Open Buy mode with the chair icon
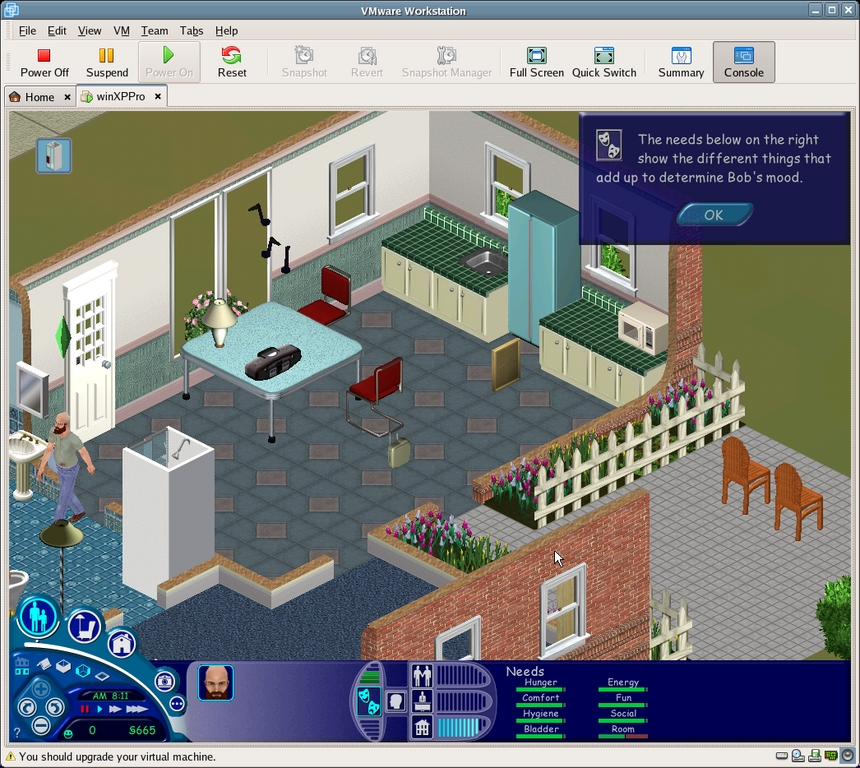Screen dimensions: 860x768 click(85, 627)
